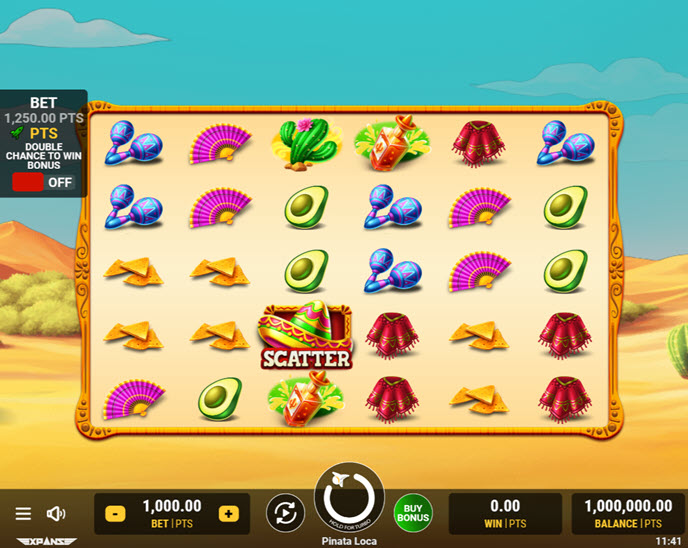
Task: Toggle the Double Chance to Win Bonus switch
Action: pos(43,182)
